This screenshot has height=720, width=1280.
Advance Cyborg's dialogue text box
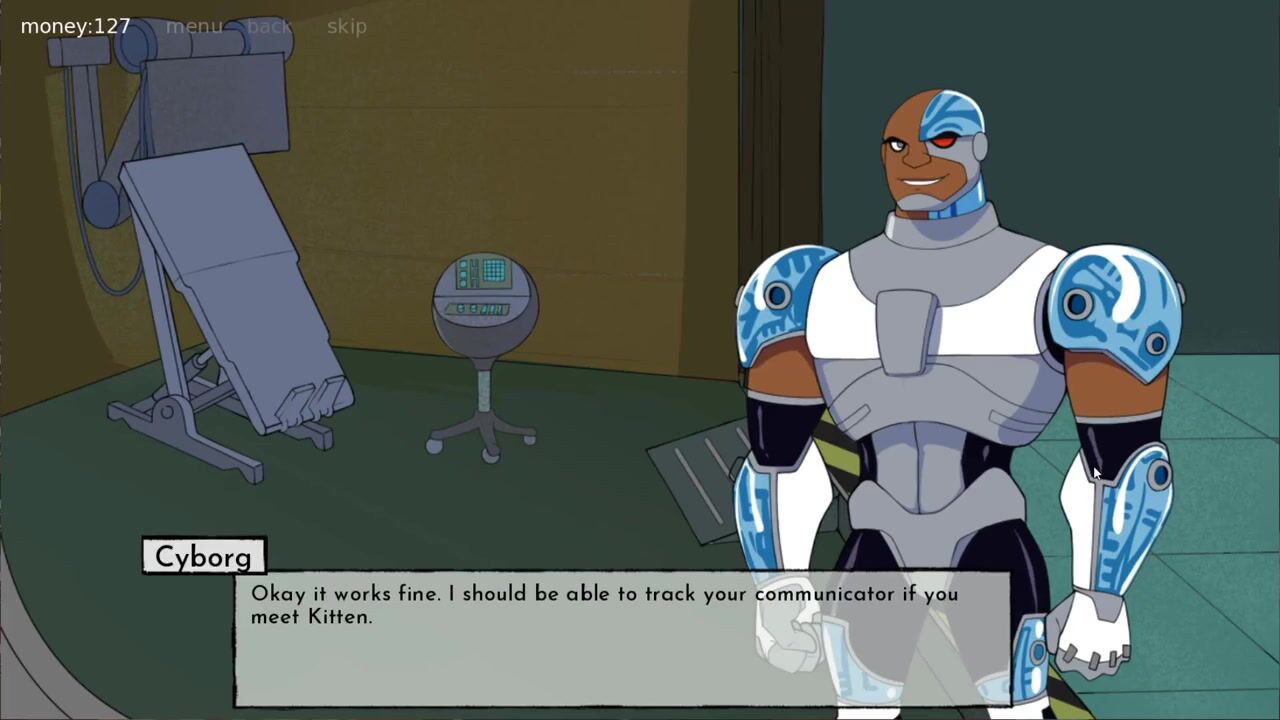click(620, 640)
